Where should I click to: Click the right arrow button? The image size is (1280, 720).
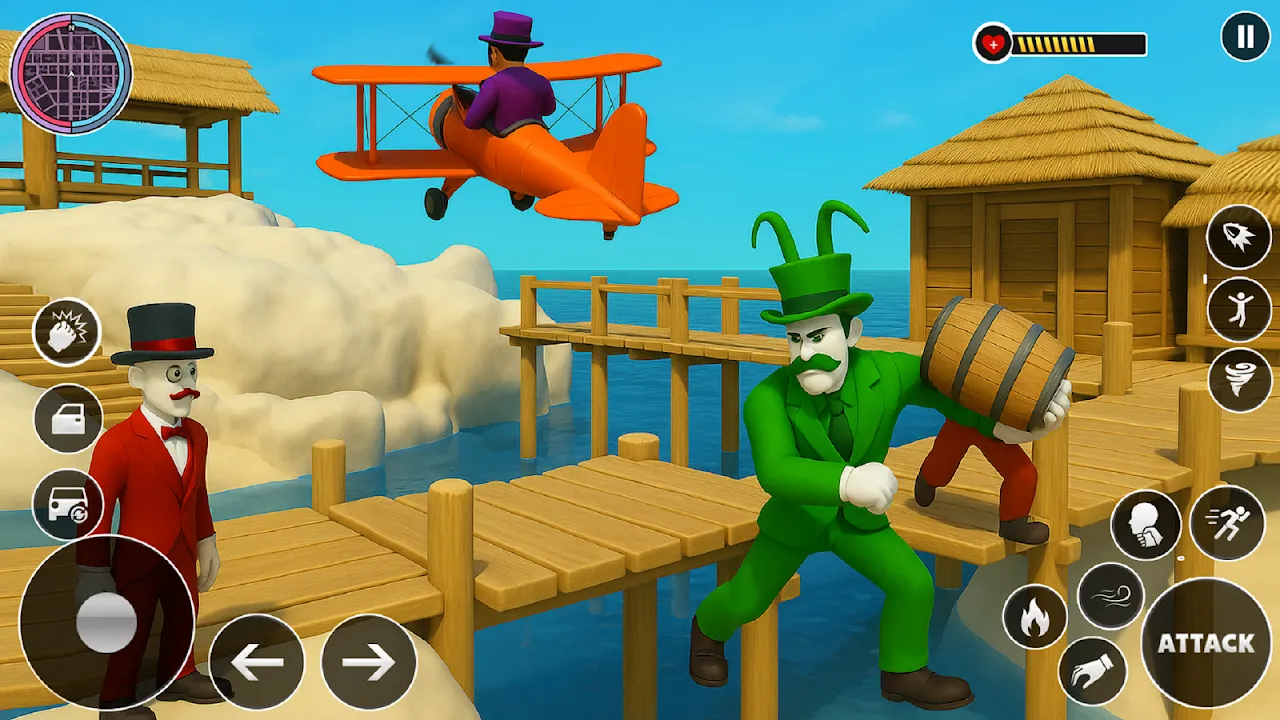(x=369, y=662)
